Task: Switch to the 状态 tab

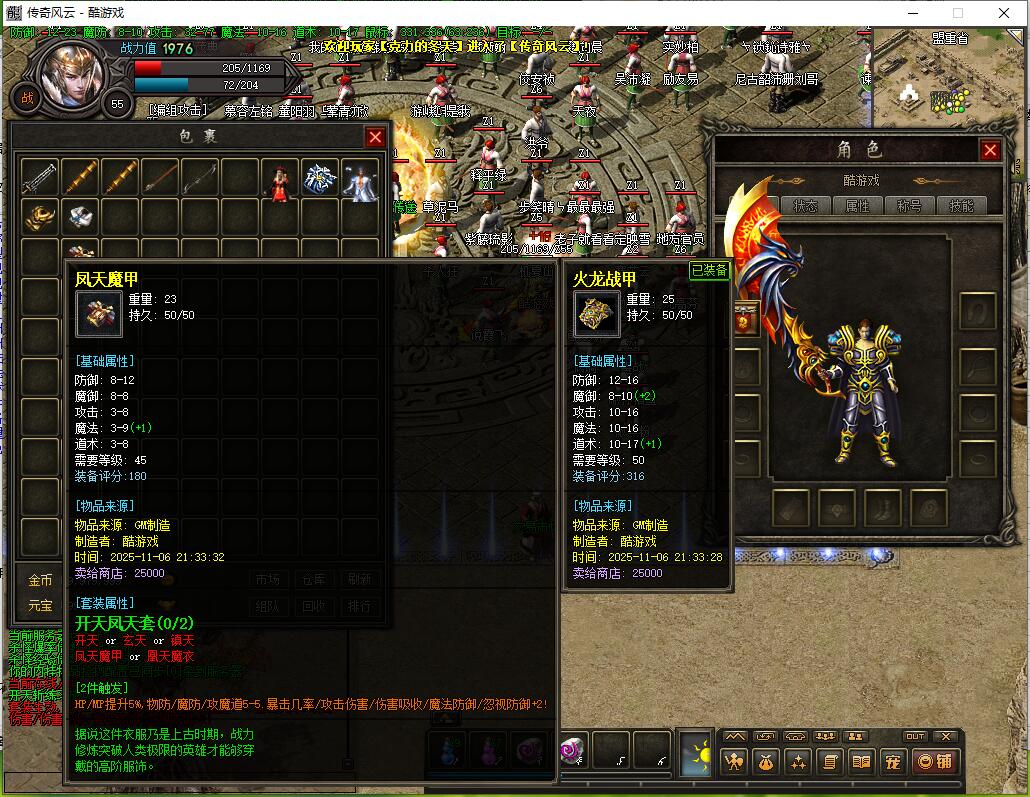Action: point(805,206)
